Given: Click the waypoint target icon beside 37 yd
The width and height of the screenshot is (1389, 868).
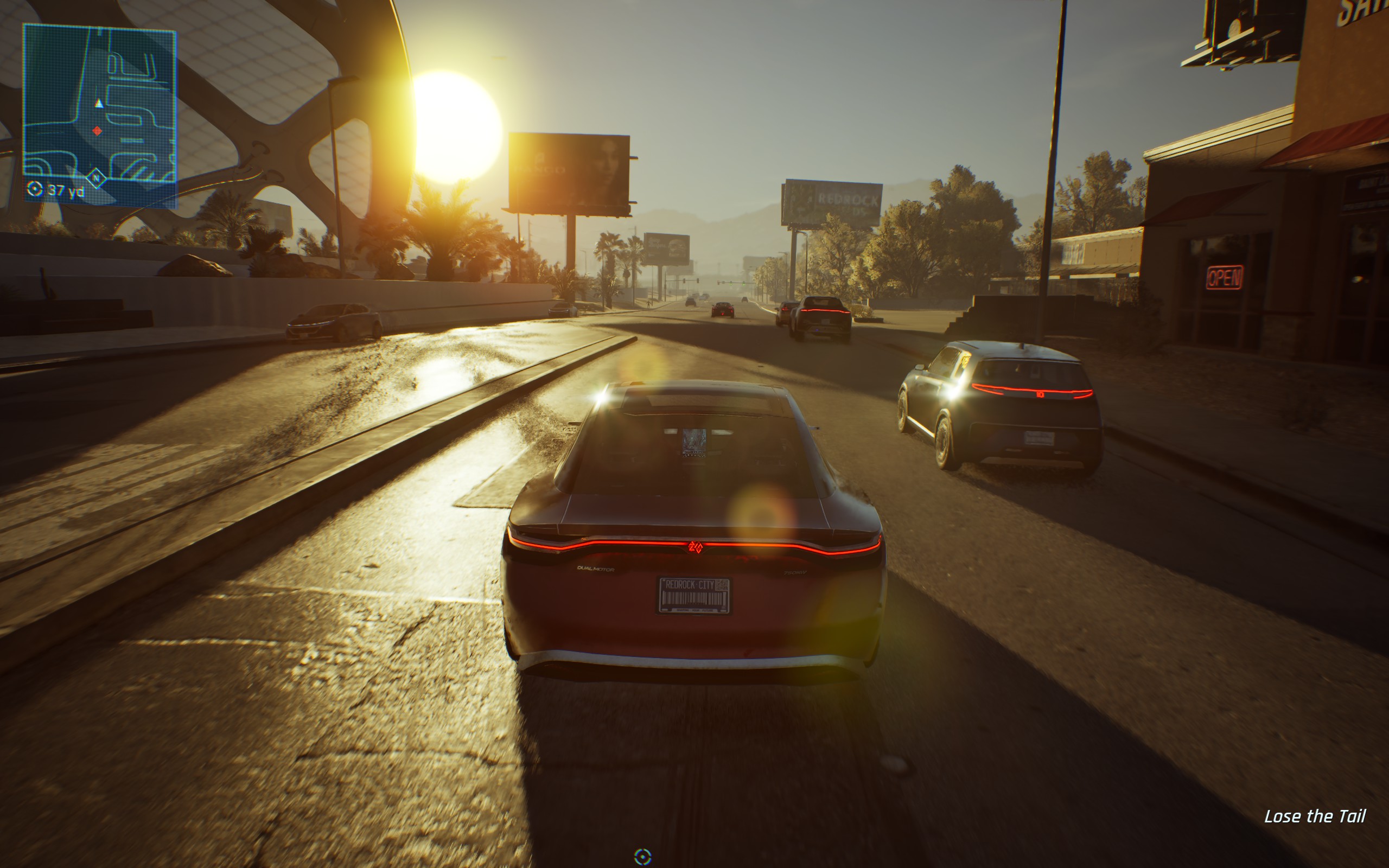Looking at the screenshot, I should pyautogui.click(x=34, y=188).
